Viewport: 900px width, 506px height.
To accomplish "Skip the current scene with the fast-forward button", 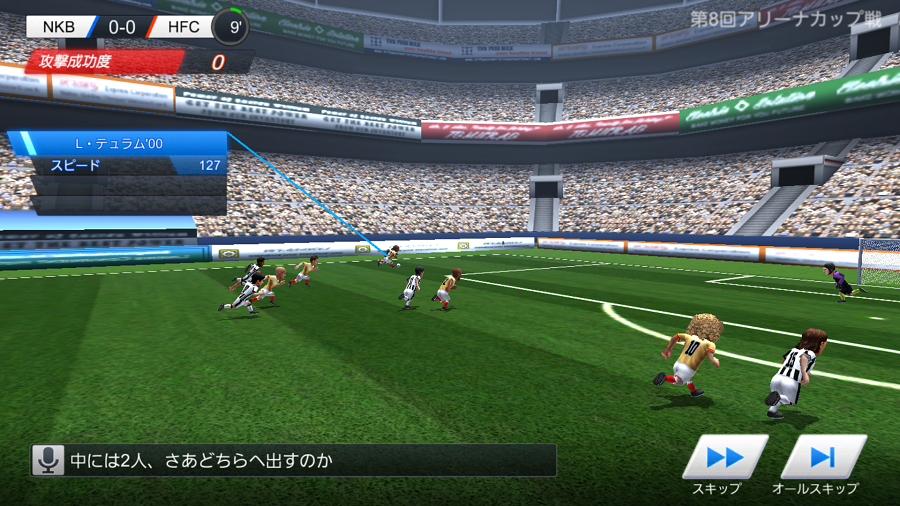I will click(724, 457).
